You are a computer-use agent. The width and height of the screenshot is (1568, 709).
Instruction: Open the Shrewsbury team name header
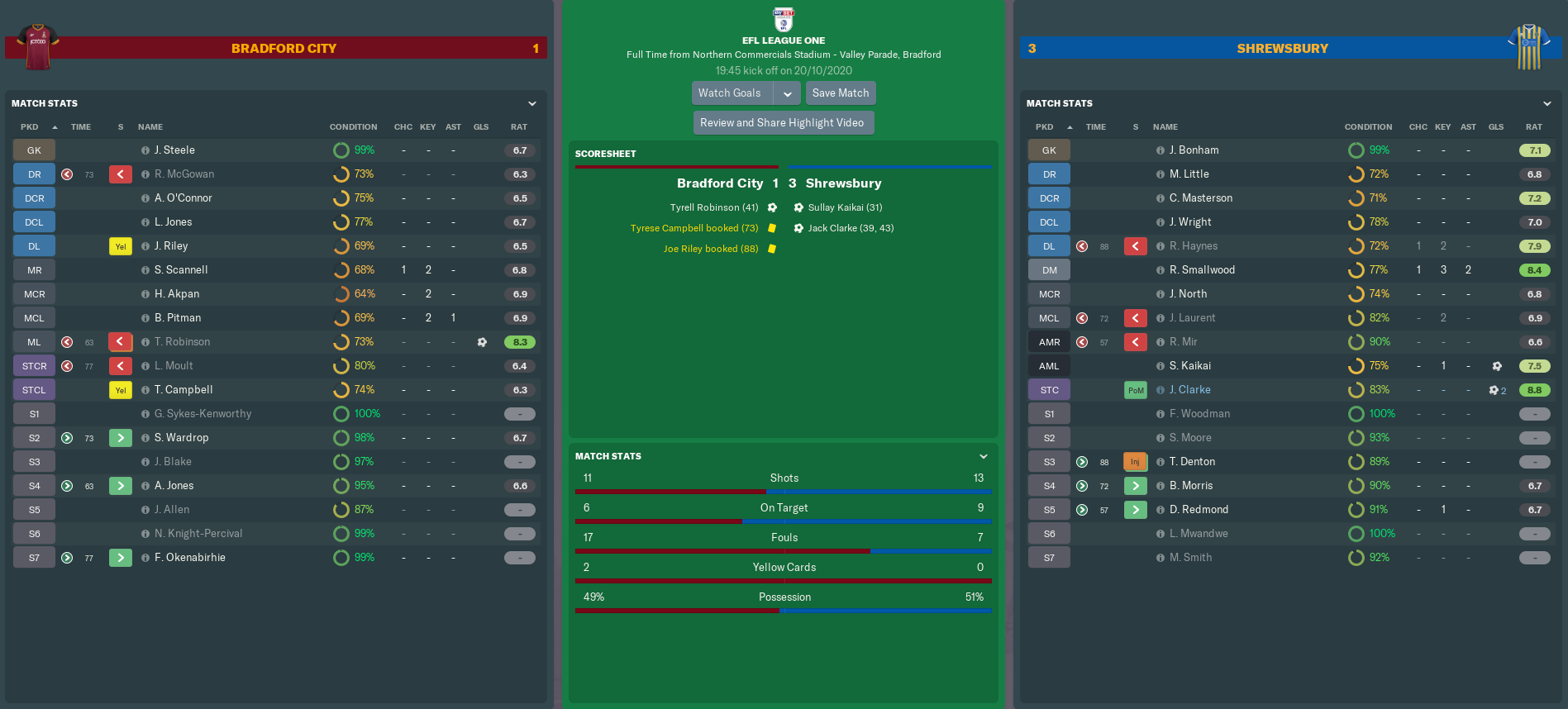pyautogui.click(x=1282, y=49)
